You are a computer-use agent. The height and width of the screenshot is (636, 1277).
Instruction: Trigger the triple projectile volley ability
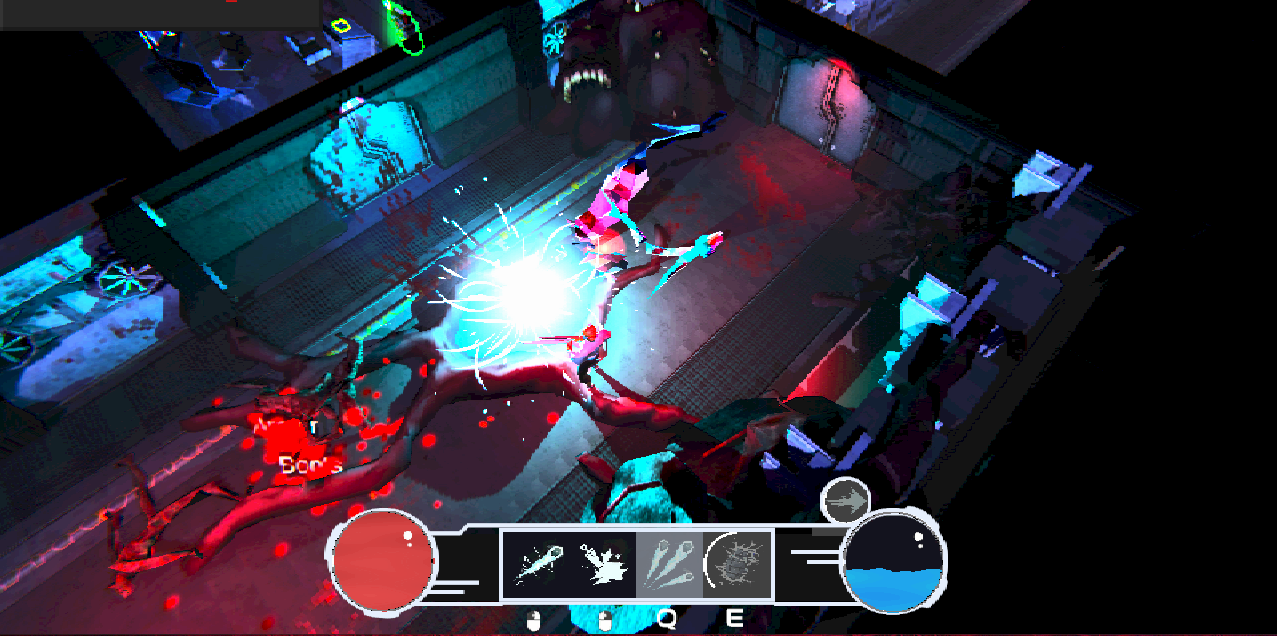(669, 564)
